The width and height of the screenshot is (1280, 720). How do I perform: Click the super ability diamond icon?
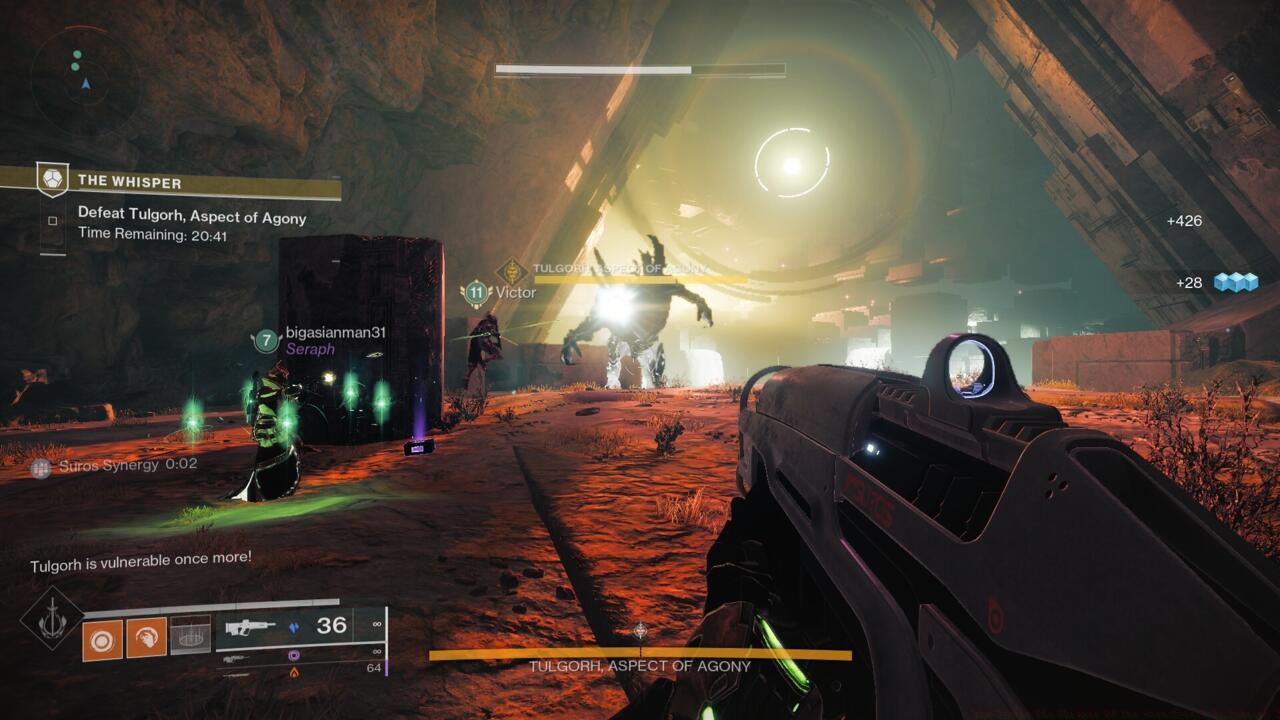tap(52, 619)
